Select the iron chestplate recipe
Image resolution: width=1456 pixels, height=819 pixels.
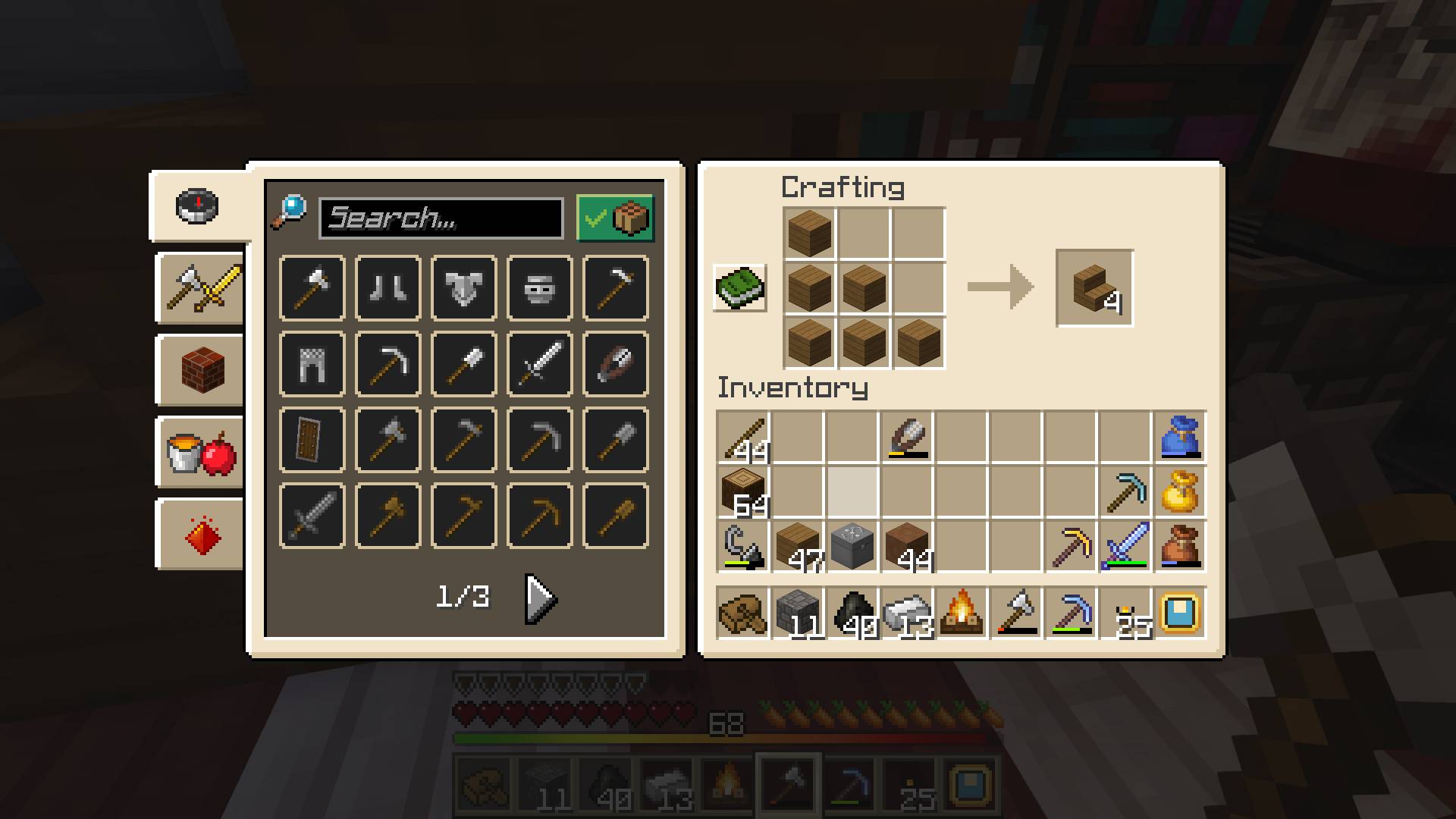tap(463, 288)
